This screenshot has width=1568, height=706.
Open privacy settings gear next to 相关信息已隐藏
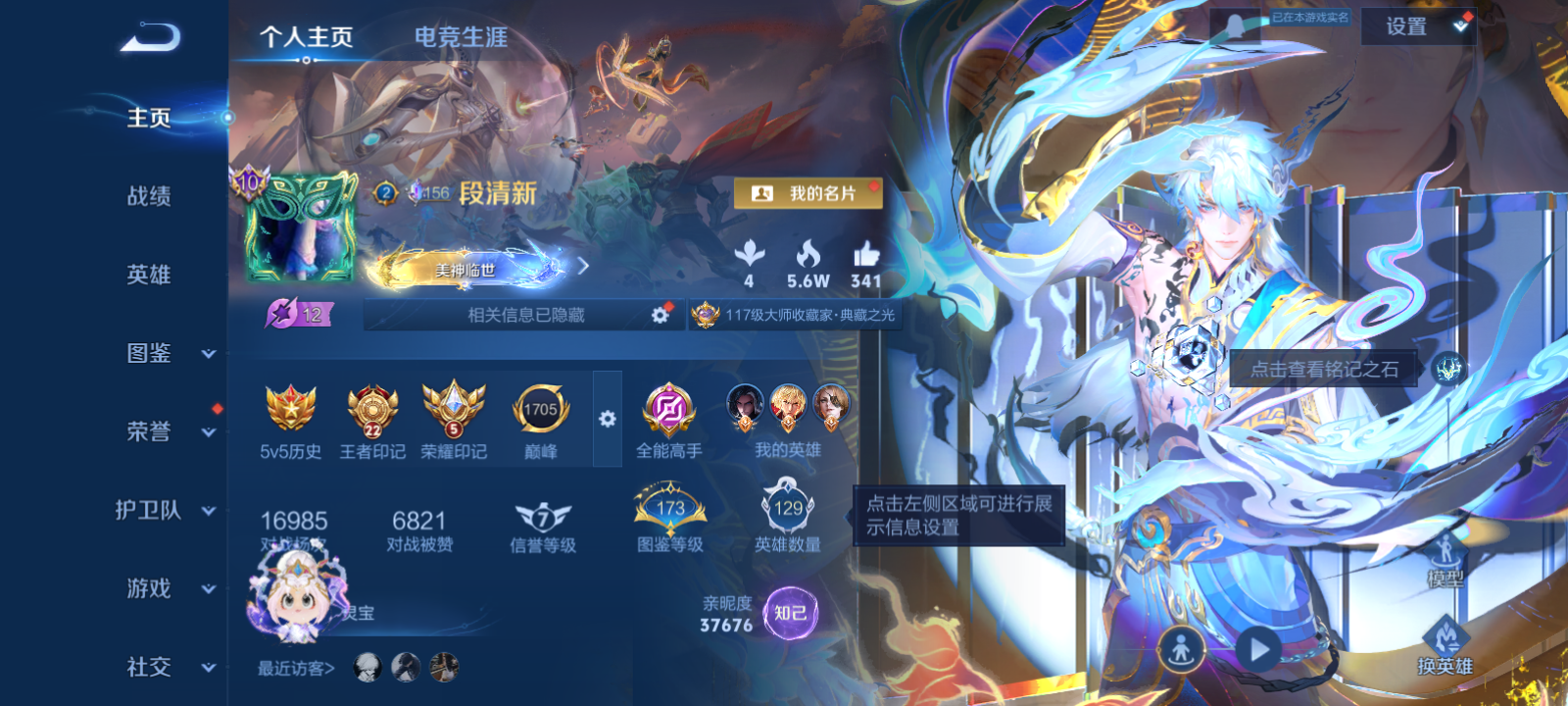[x=658, y=315]
